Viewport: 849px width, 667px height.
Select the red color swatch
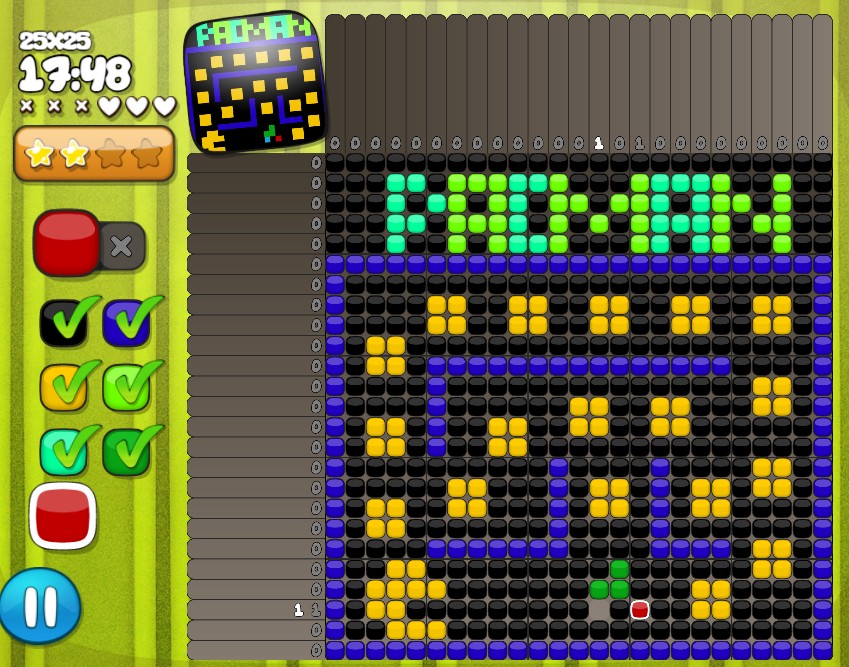click(63, 515)
